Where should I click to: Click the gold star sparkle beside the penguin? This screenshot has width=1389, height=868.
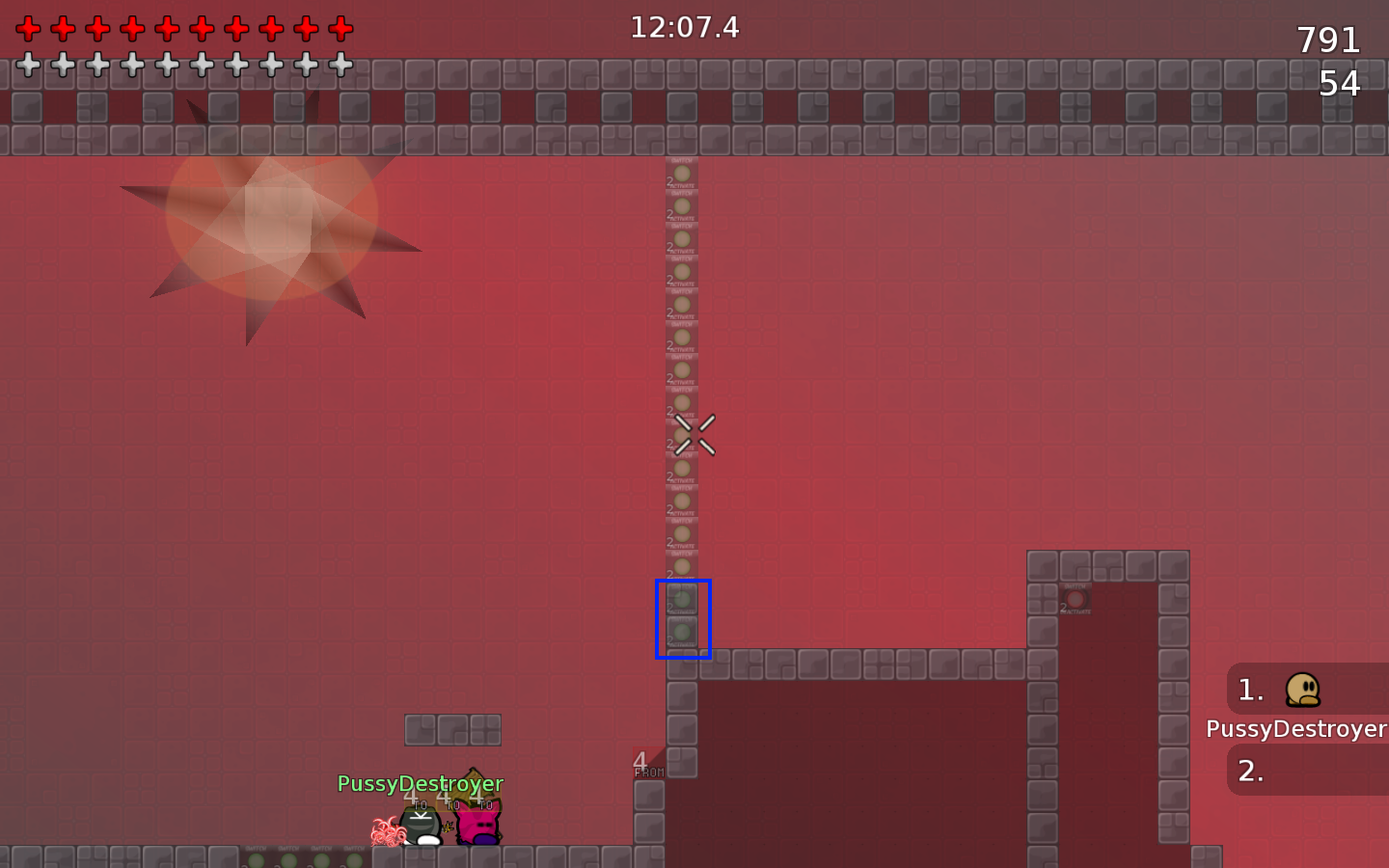pos(449,827)
